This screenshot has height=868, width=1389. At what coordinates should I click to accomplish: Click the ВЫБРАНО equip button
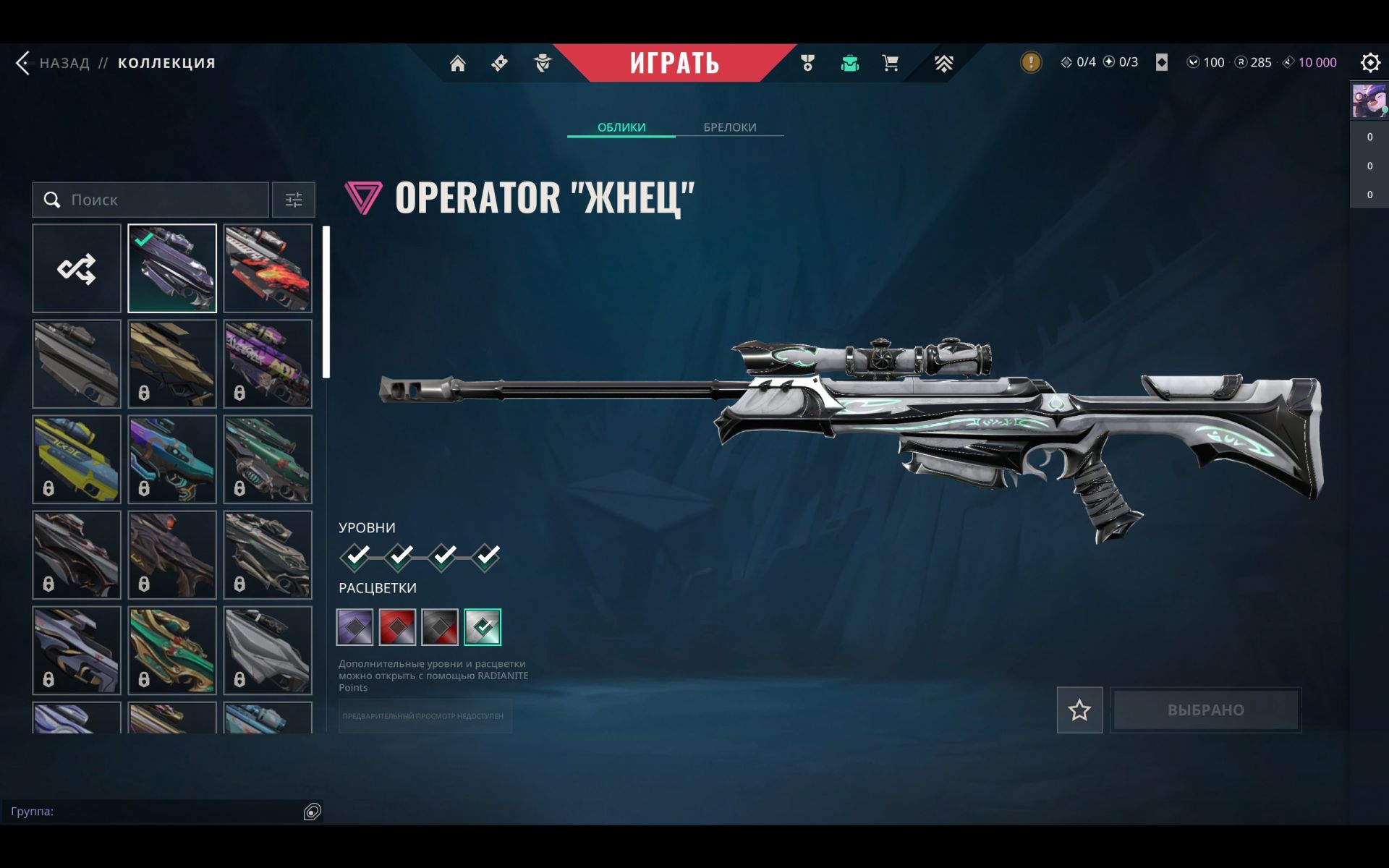click(x=1205, y=710)
